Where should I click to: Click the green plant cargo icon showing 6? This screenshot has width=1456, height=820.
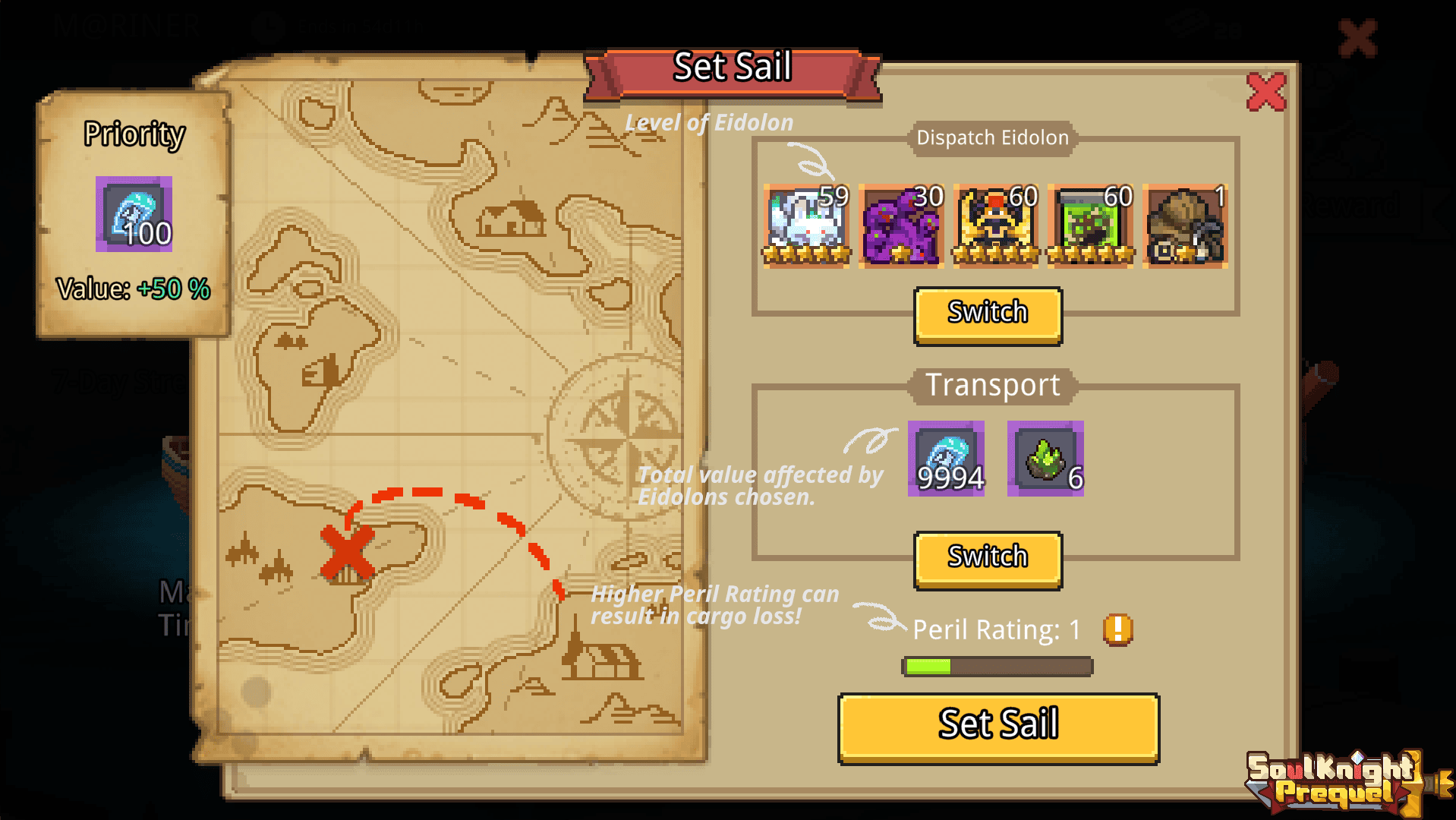(x=1045, y=459)
